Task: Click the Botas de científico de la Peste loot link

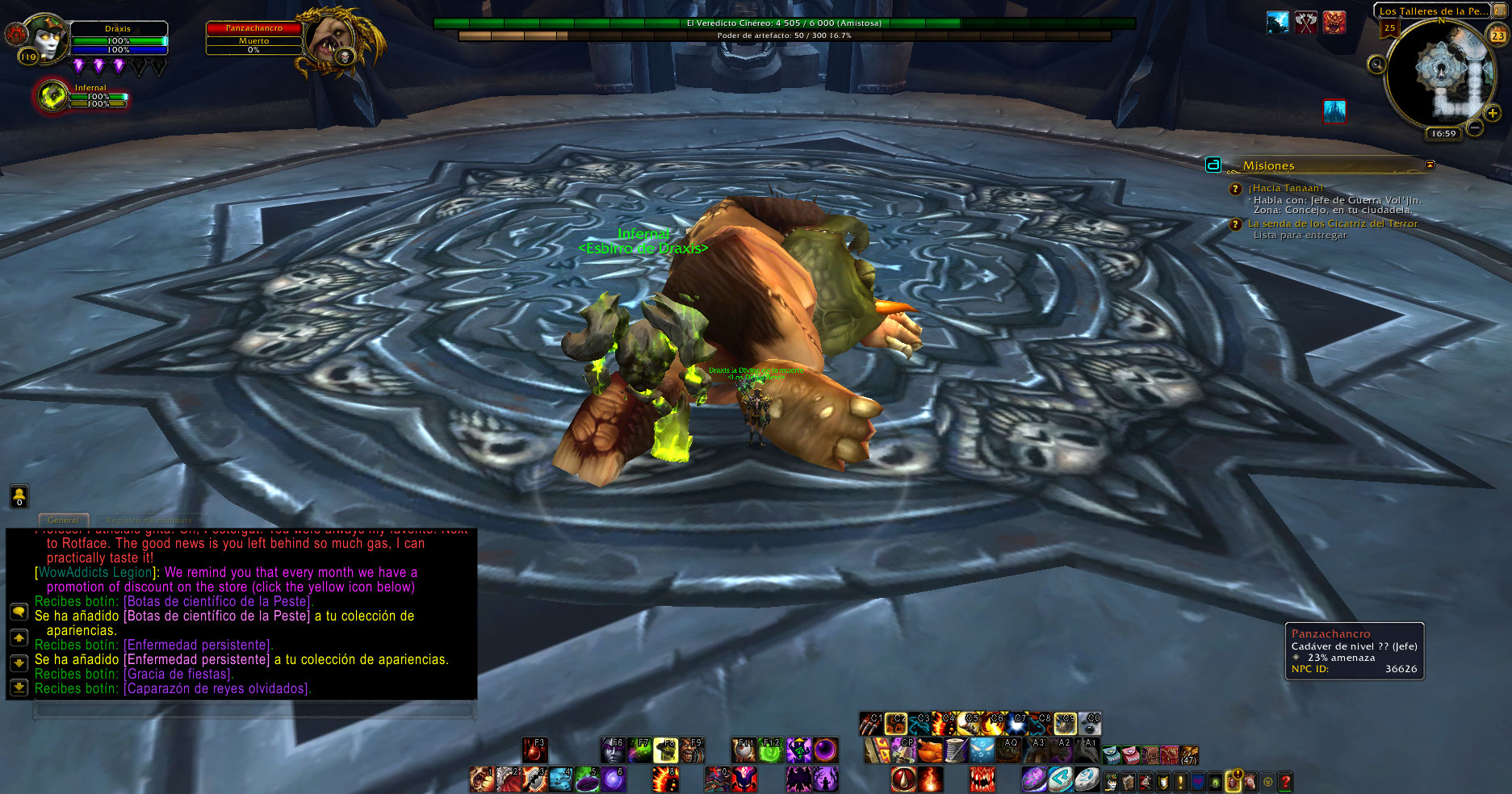Action: pyautogui.click(x=218, y=601)
